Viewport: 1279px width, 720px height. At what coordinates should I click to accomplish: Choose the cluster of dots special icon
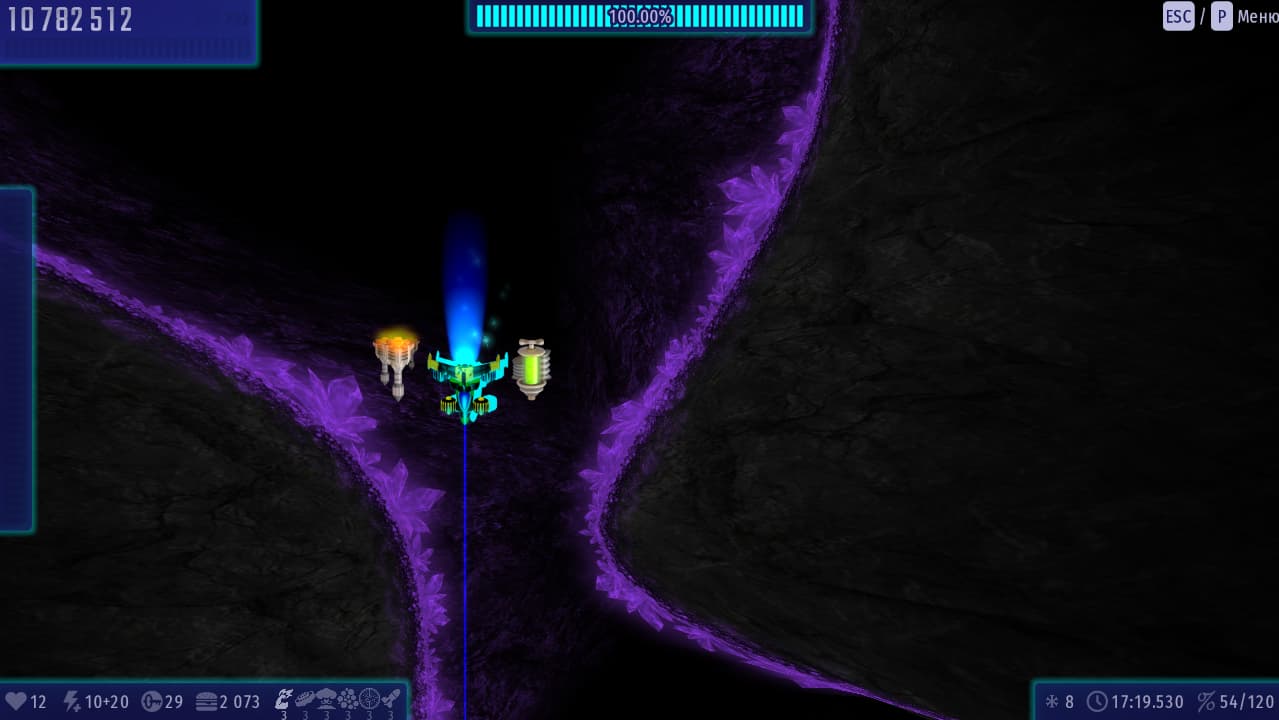tap(347, 698)
